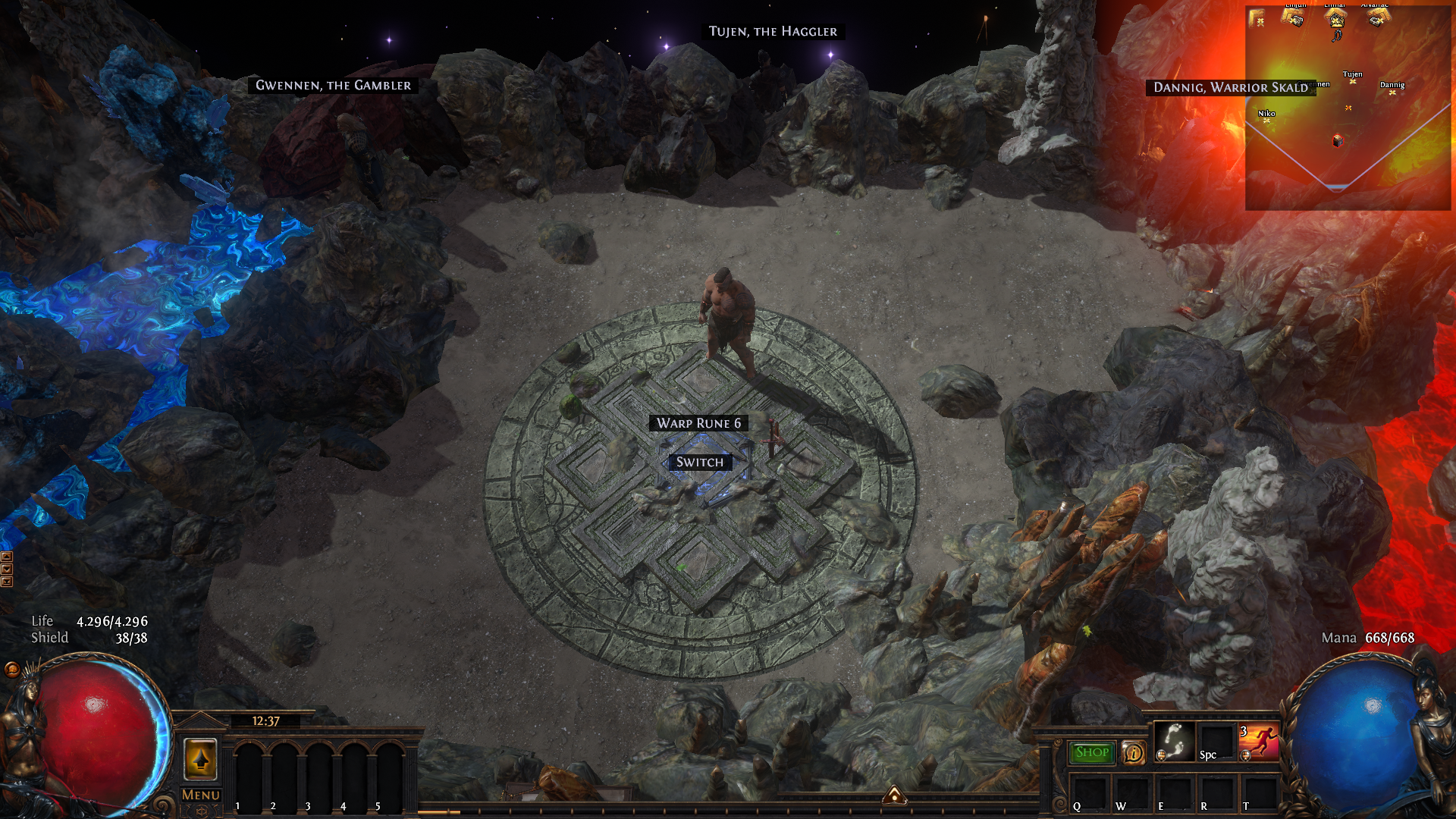Click the Warp Rune 6 label
Screen dimensions: 1456x819
point(698,423)
